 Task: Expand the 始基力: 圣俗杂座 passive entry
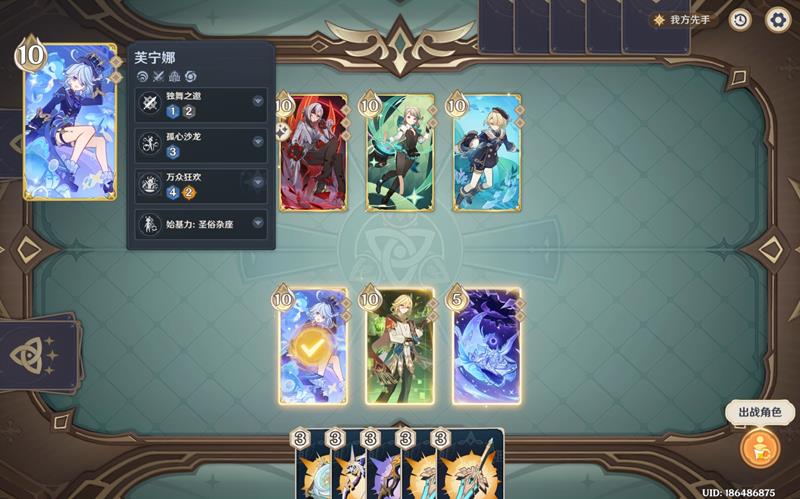(x=258, y=223)
